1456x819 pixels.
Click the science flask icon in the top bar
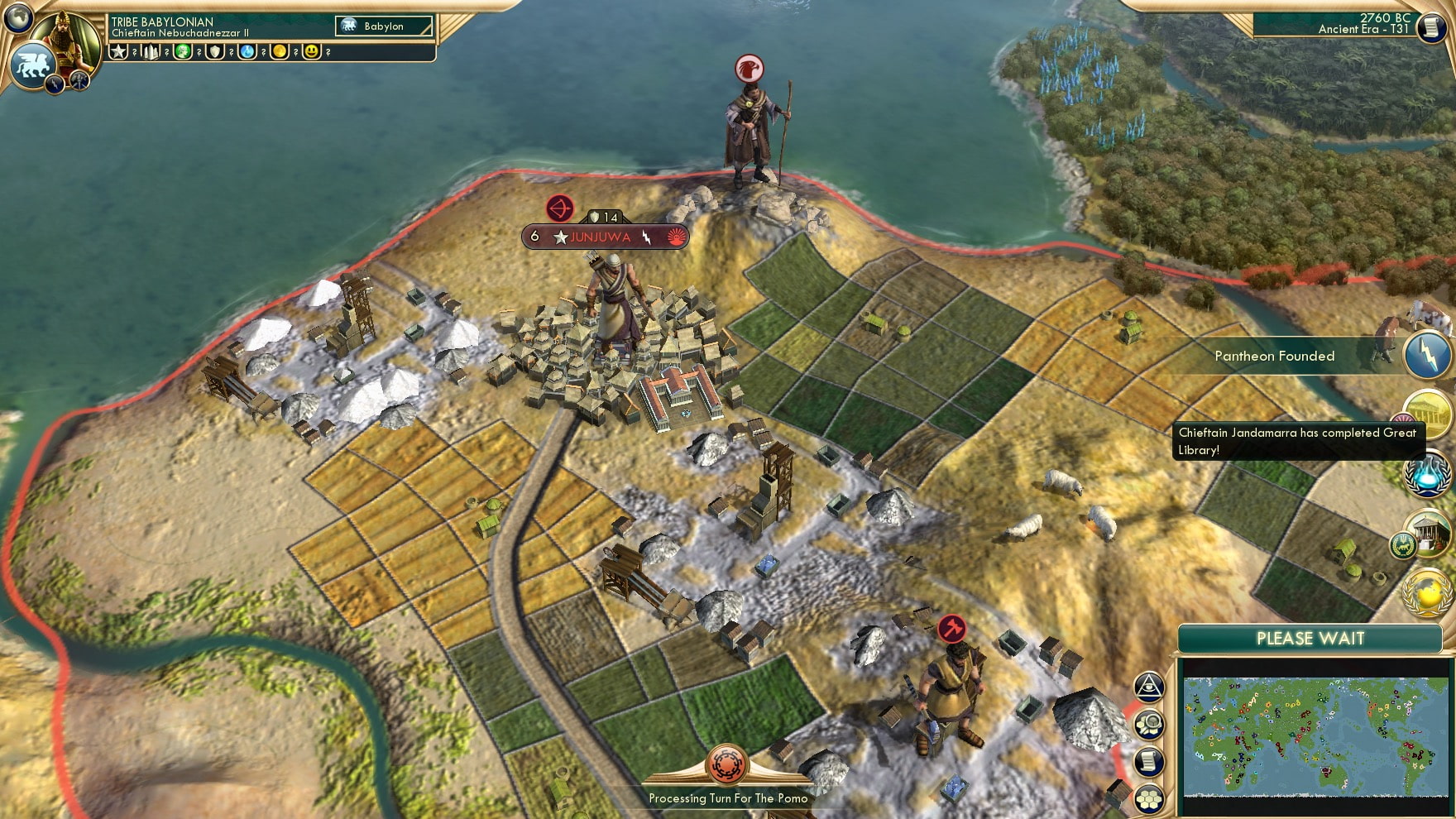coord(246,52)
